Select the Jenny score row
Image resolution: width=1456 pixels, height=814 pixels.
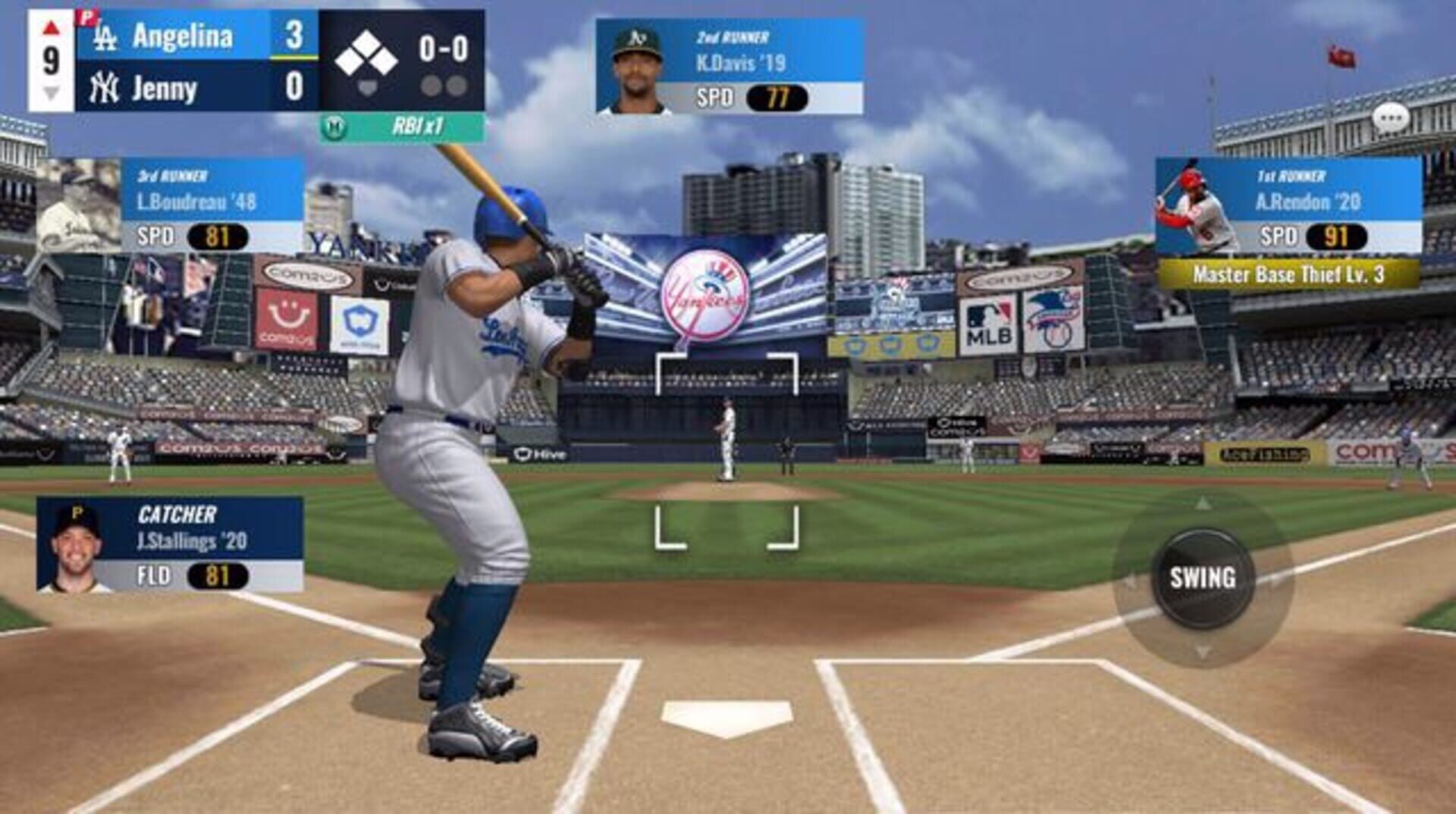tap(190, 87)
